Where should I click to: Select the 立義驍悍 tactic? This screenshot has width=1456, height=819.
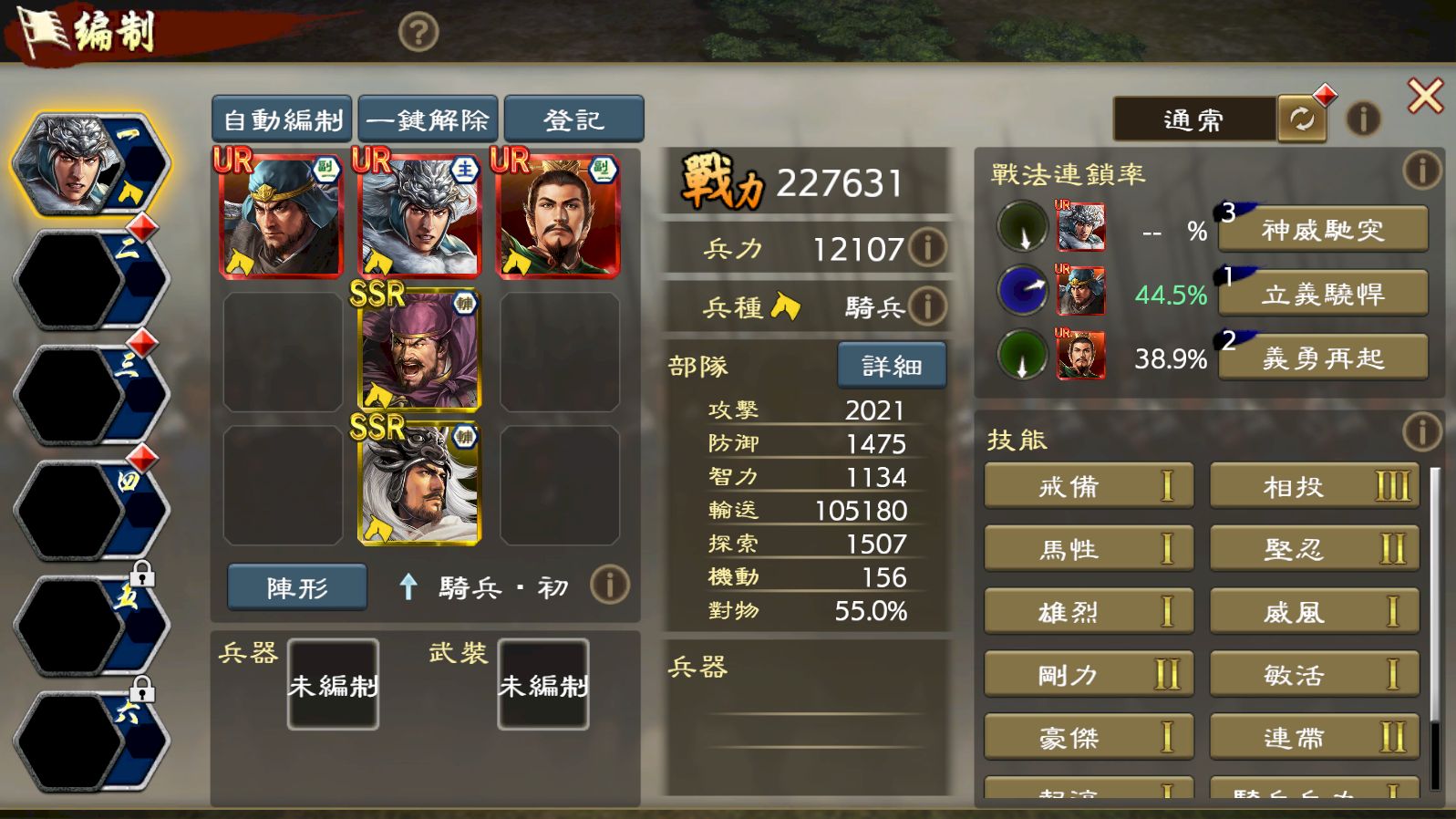[1323, 294]
